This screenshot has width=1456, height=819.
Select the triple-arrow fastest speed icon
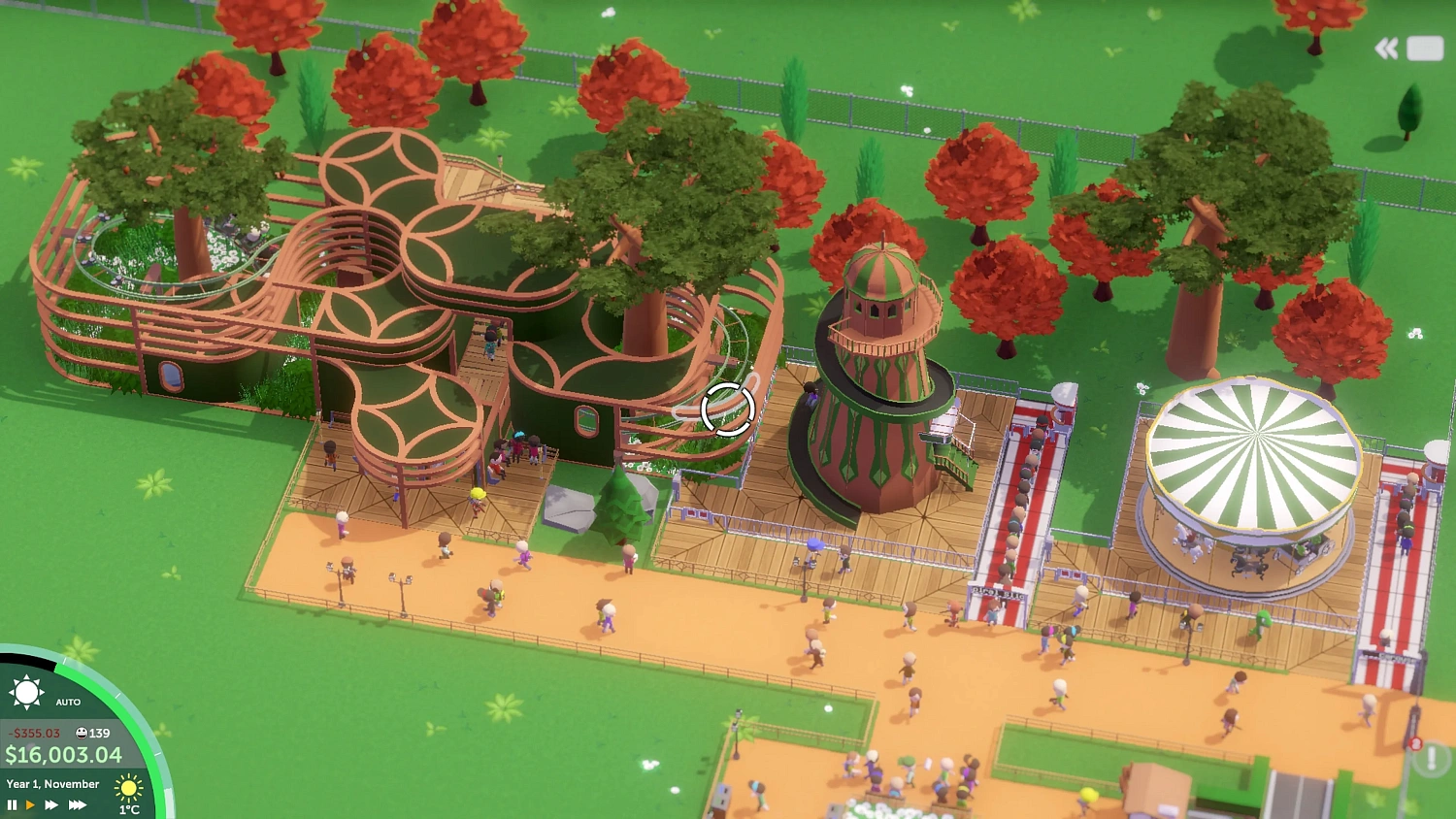click(x=77, y=804)
